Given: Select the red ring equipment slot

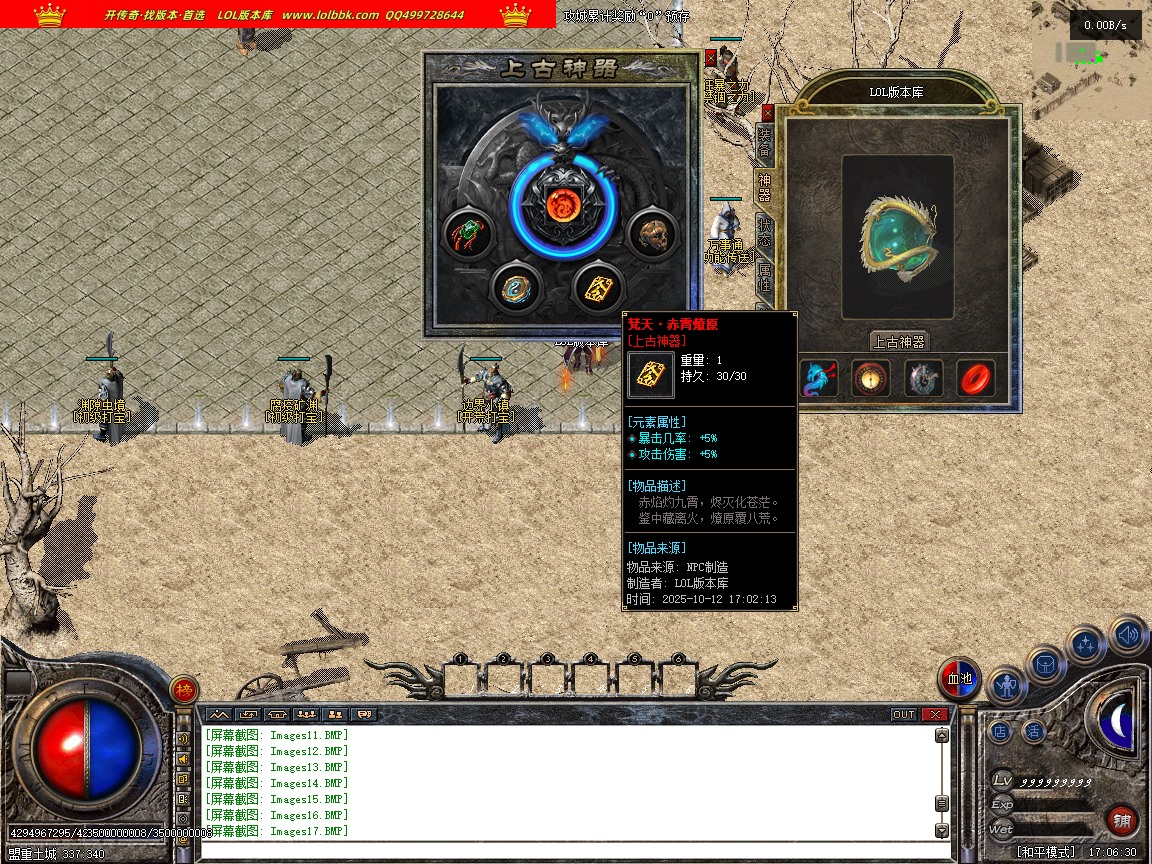Looking at the screenshot, I should 975,379.
